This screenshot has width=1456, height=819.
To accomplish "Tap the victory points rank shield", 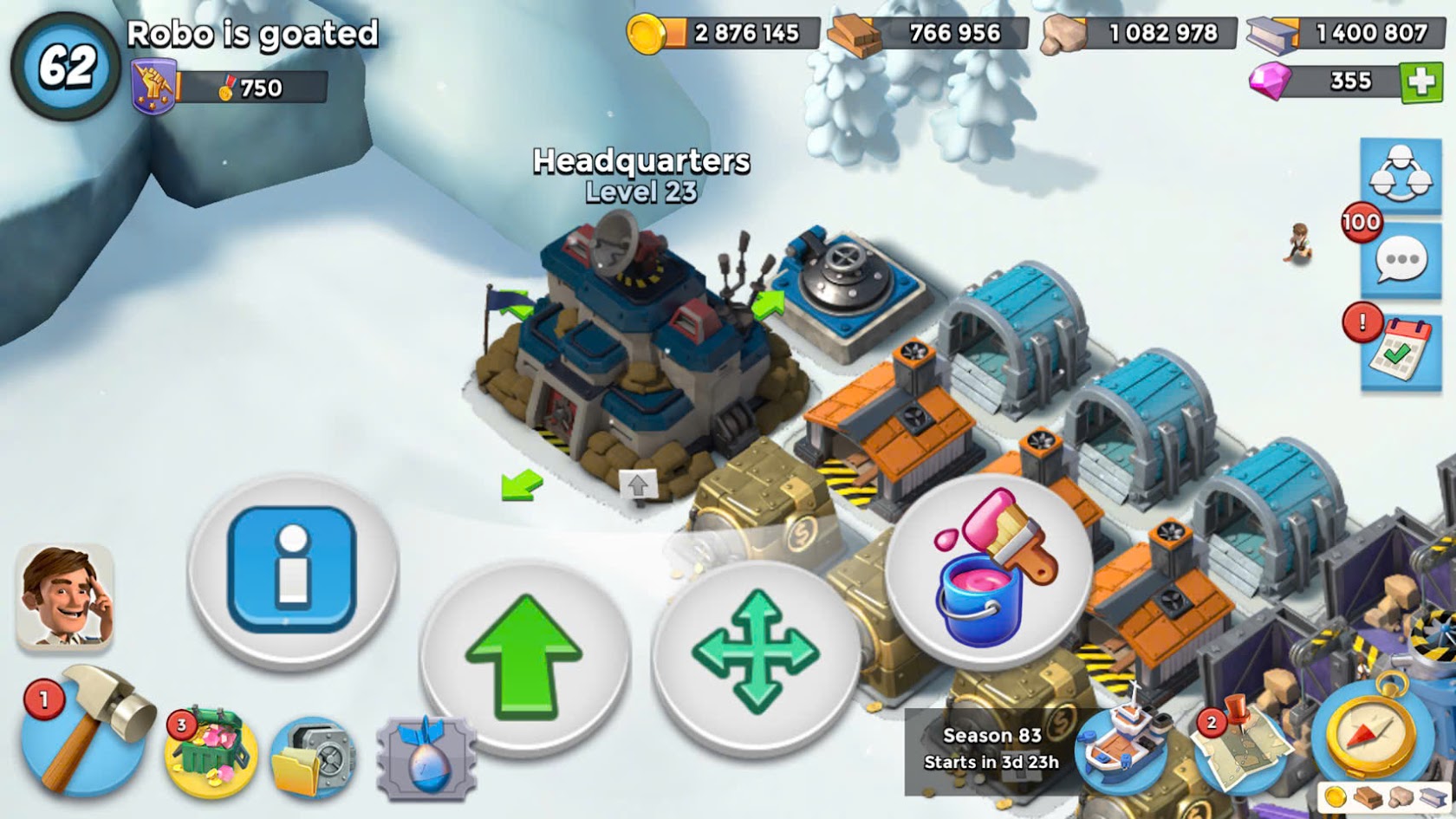I will pos(153,88).
